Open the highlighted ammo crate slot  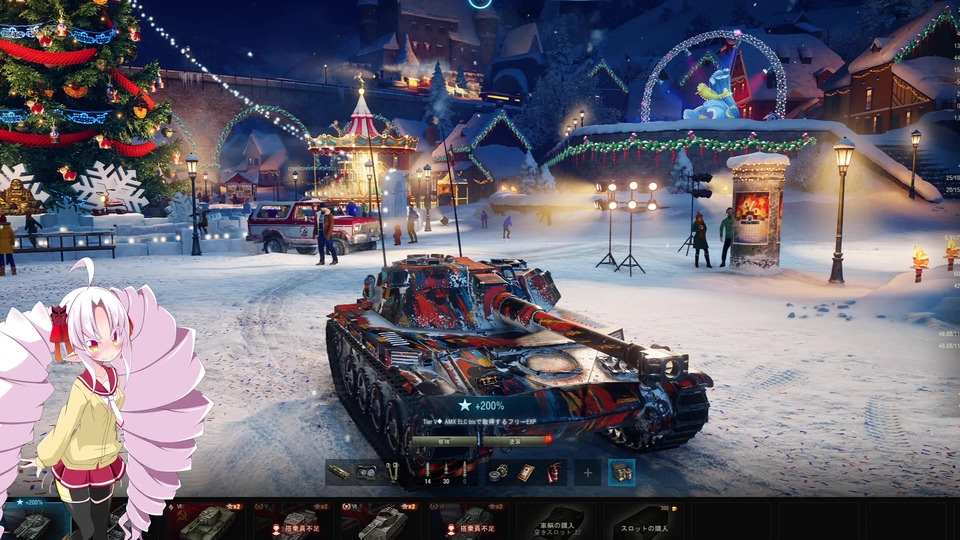click(x=622, y=473)
